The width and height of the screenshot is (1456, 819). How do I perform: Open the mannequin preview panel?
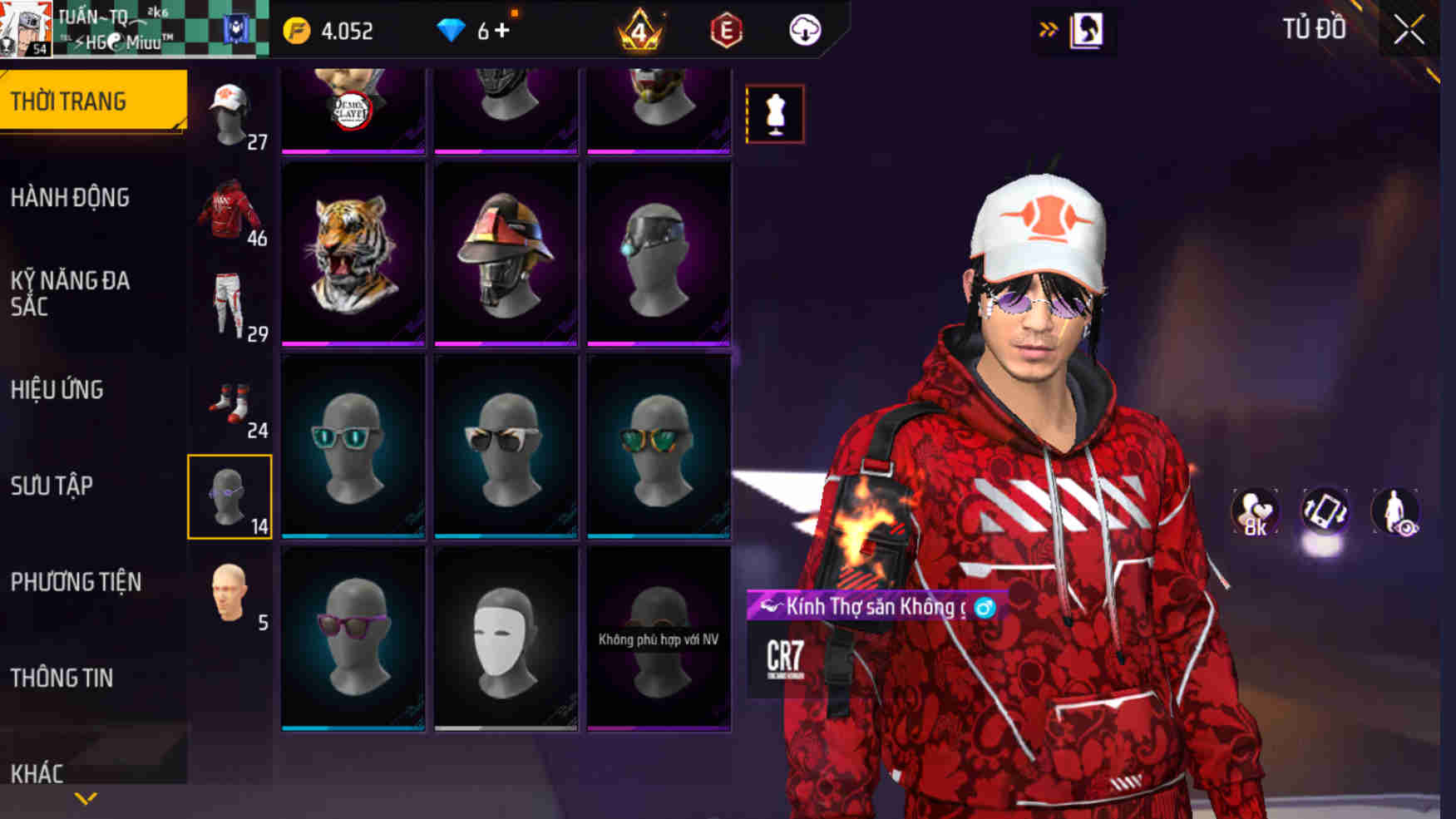774,115
